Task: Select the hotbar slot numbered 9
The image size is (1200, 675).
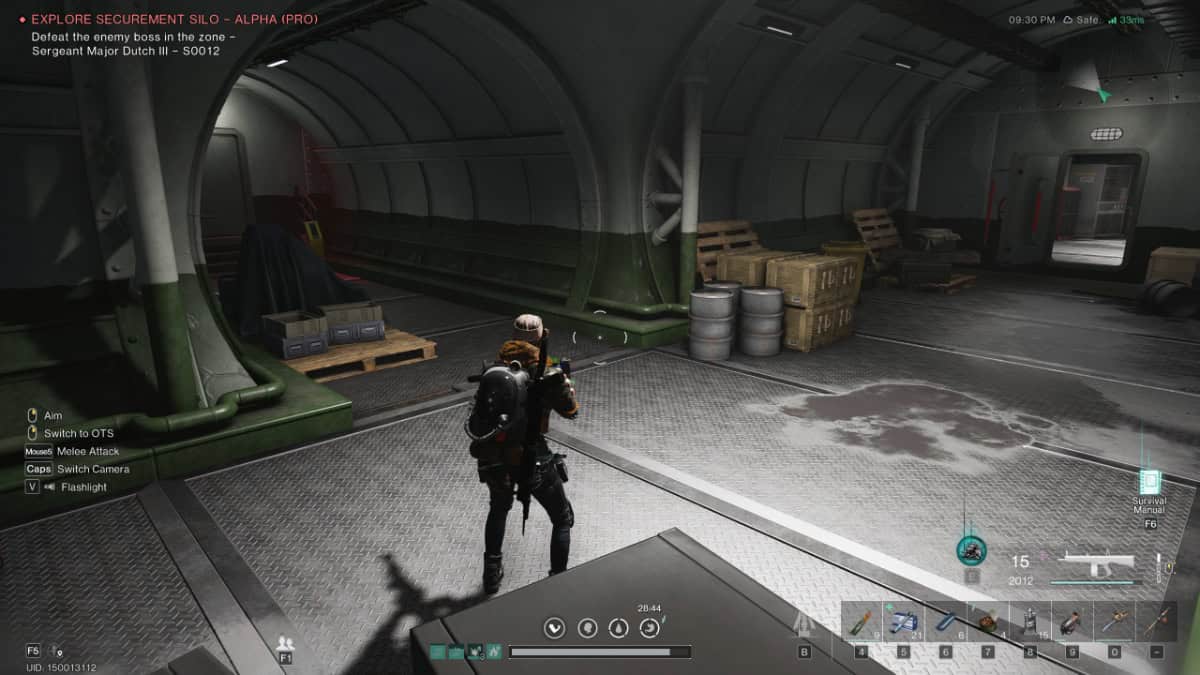Action: tap(1071, 621)
